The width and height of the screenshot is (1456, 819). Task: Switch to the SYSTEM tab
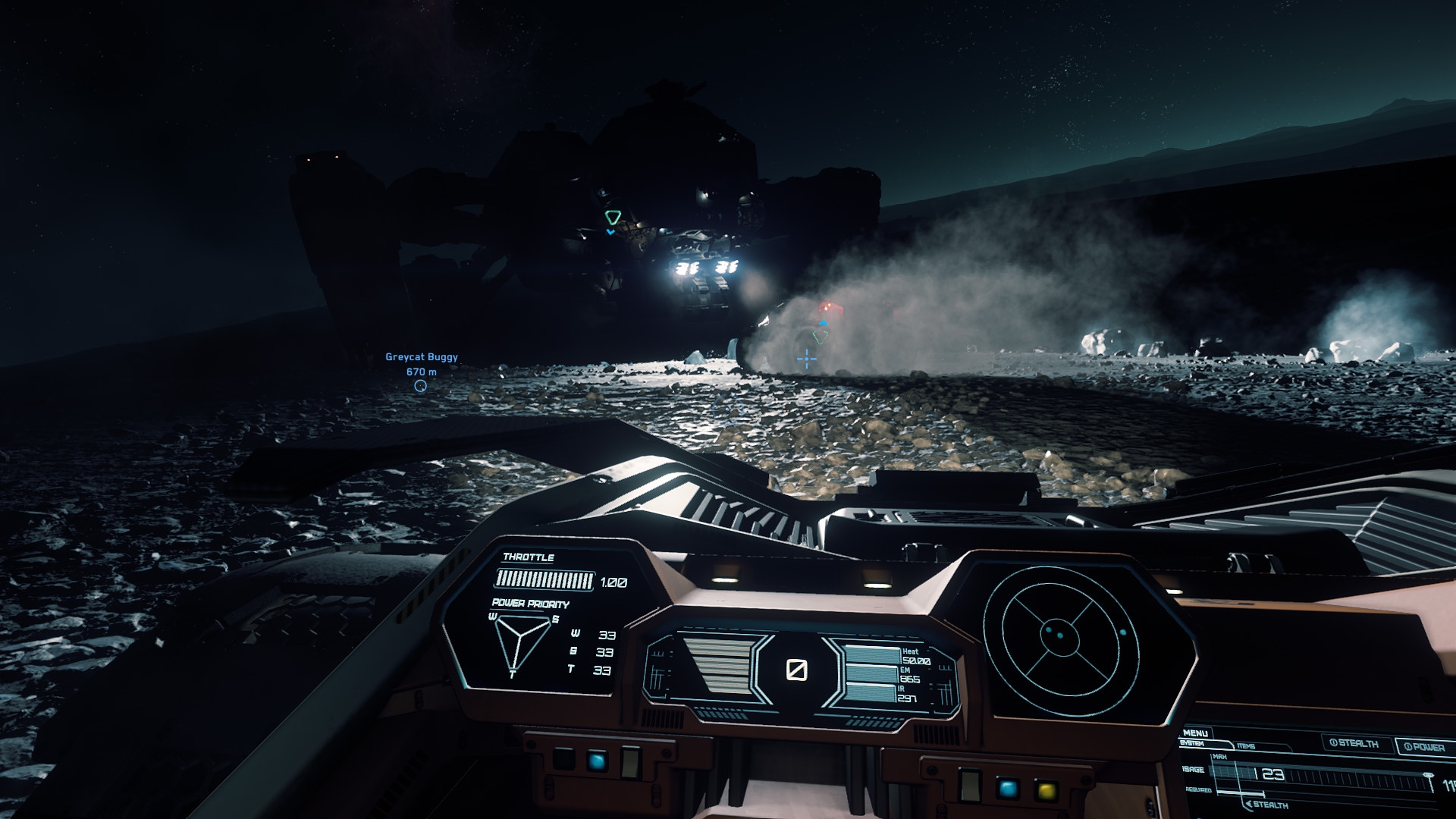1192,744
